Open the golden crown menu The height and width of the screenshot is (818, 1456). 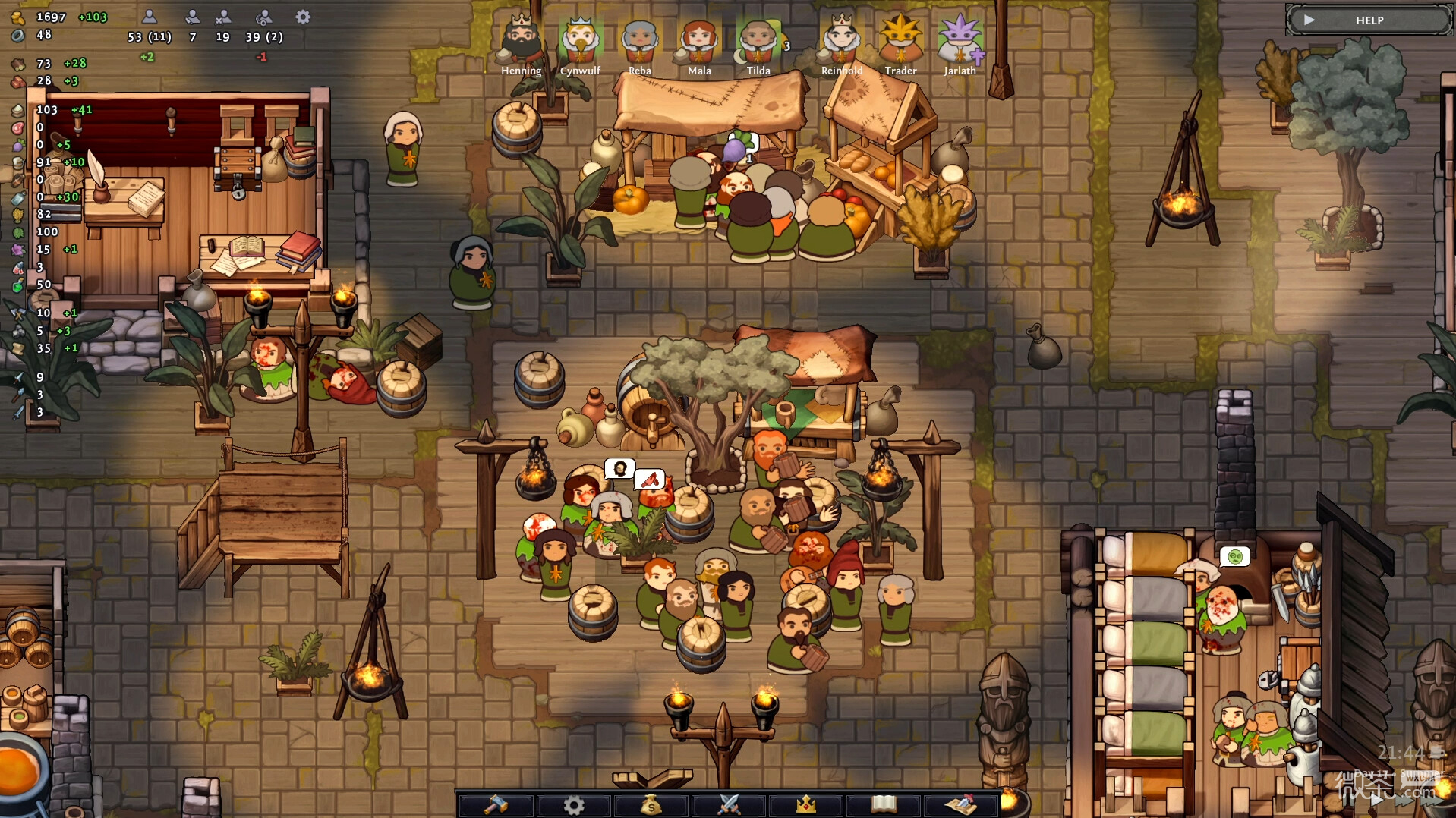click(x=806, y=804)
